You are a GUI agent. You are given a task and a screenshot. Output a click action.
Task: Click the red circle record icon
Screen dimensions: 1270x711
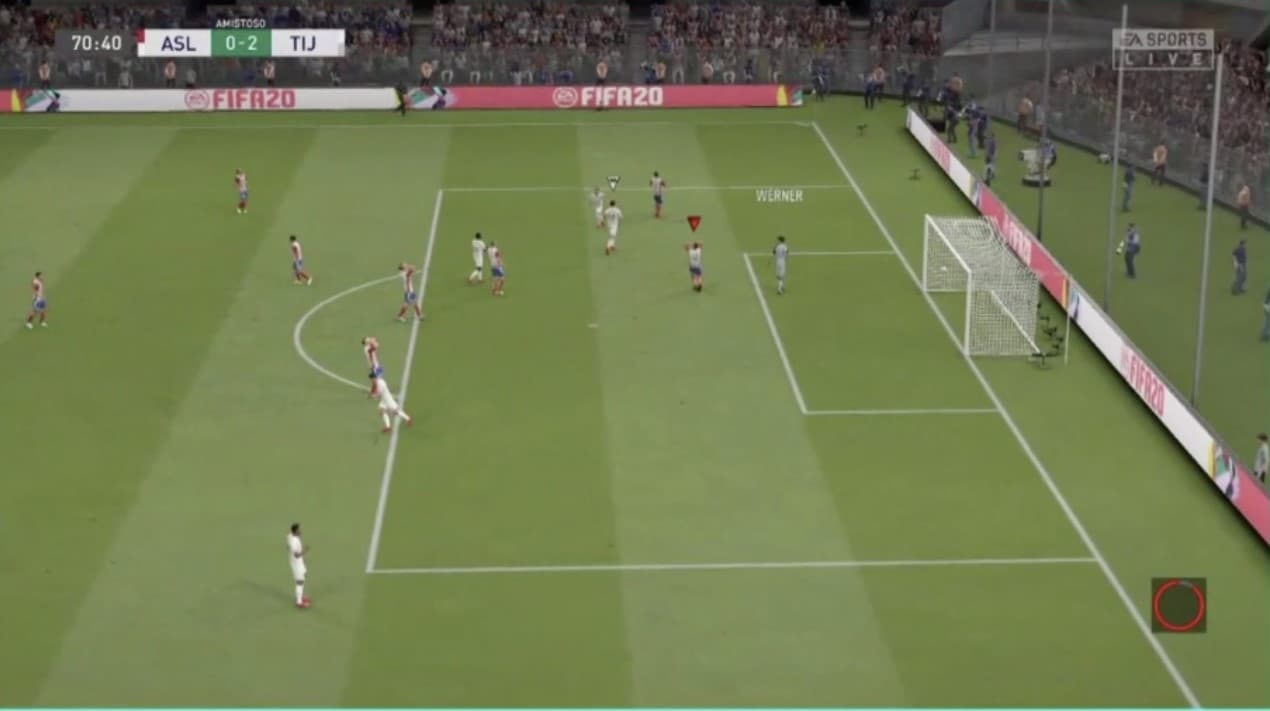point(1178,605)
